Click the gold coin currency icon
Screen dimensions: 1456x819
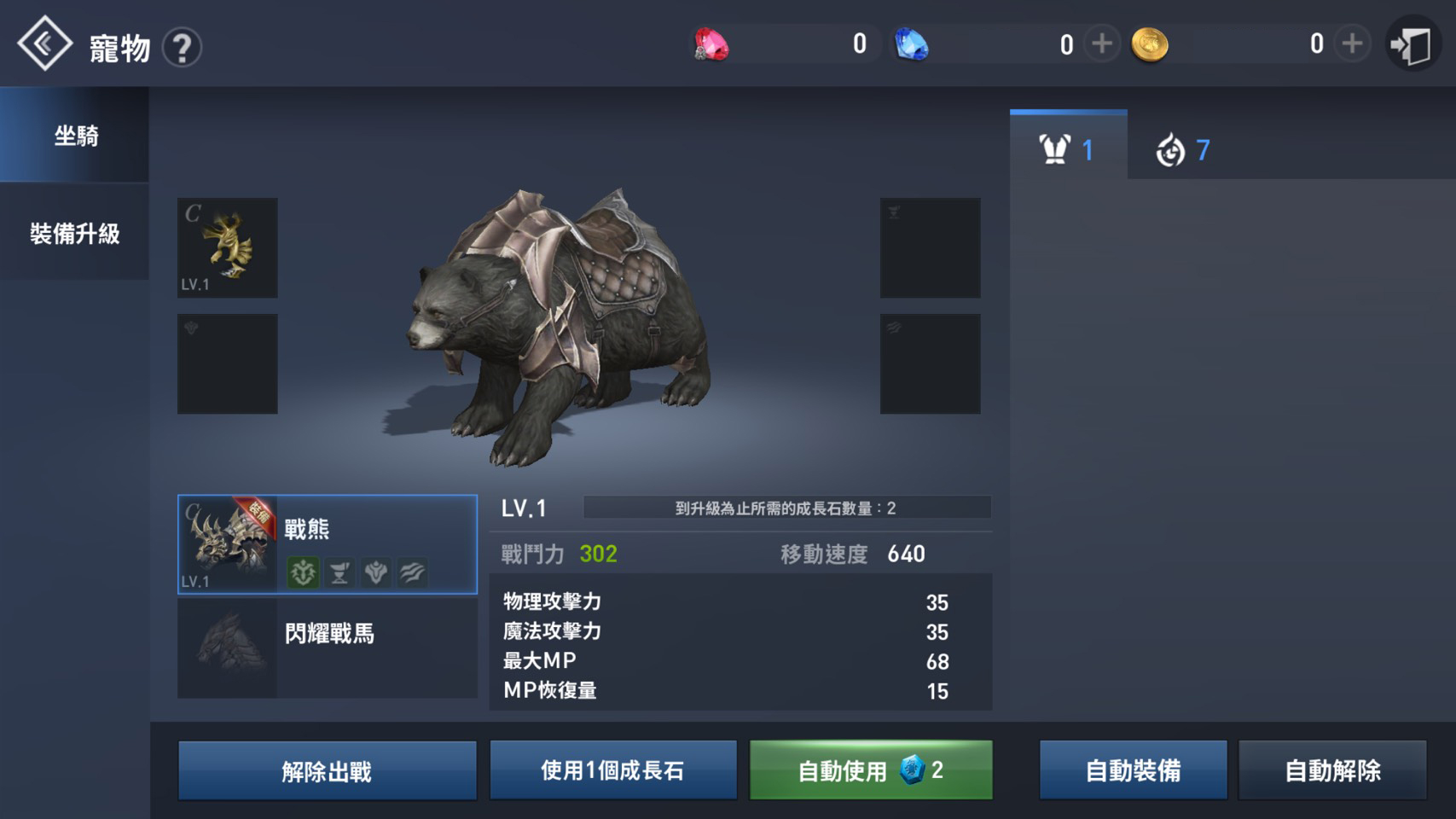click(x=1151, y=44)
